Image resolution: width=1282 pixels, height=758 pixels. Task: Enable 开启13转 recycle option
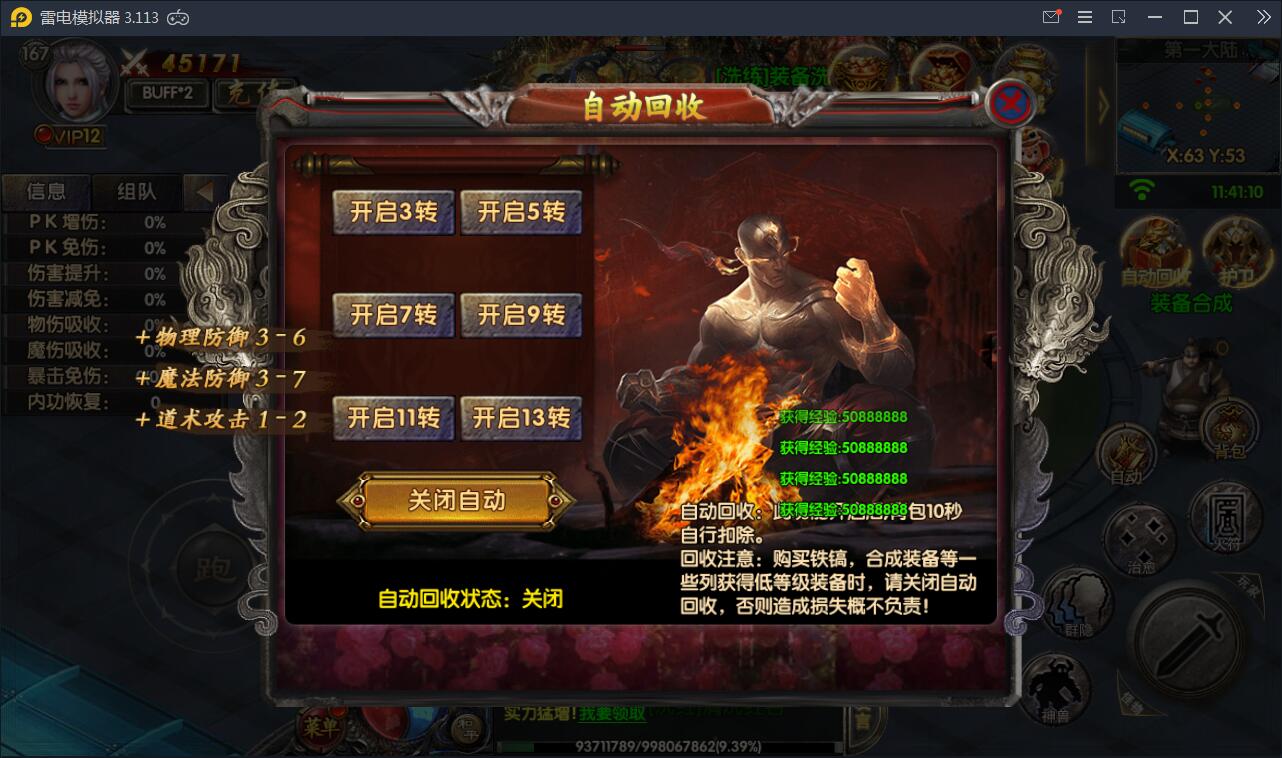521,417
